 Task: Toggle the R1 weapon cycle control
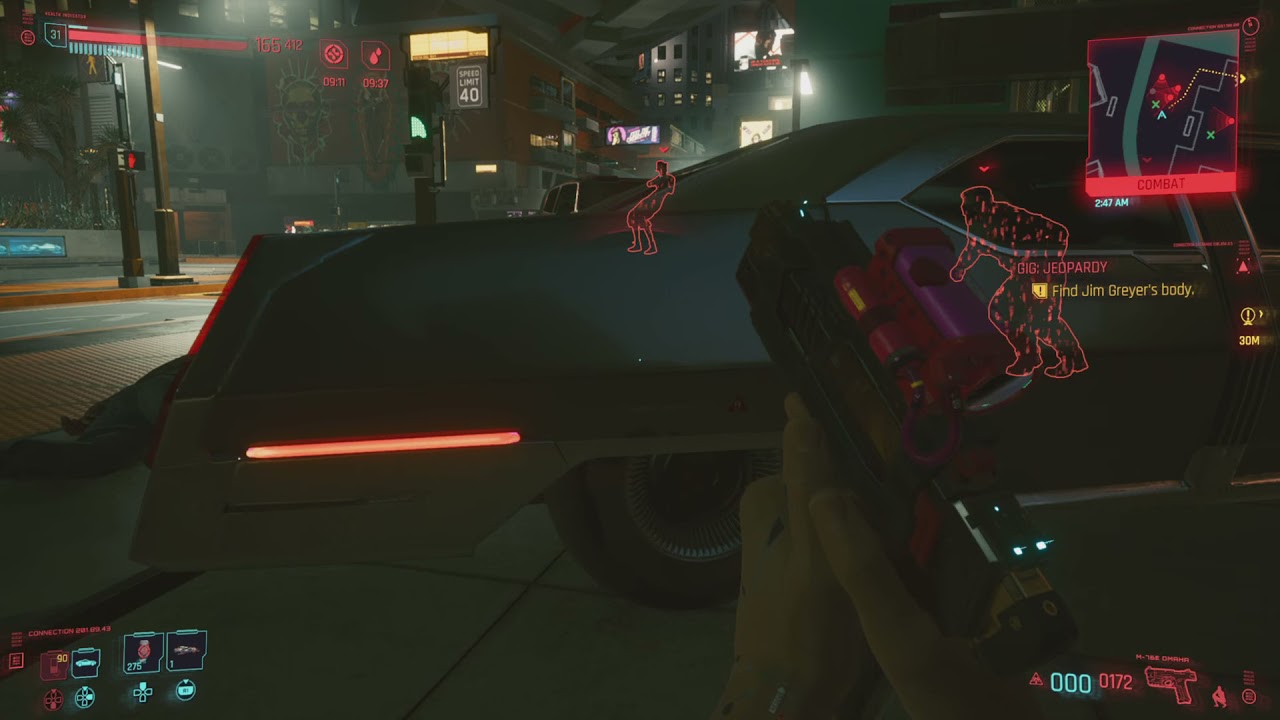pos(185,691)
